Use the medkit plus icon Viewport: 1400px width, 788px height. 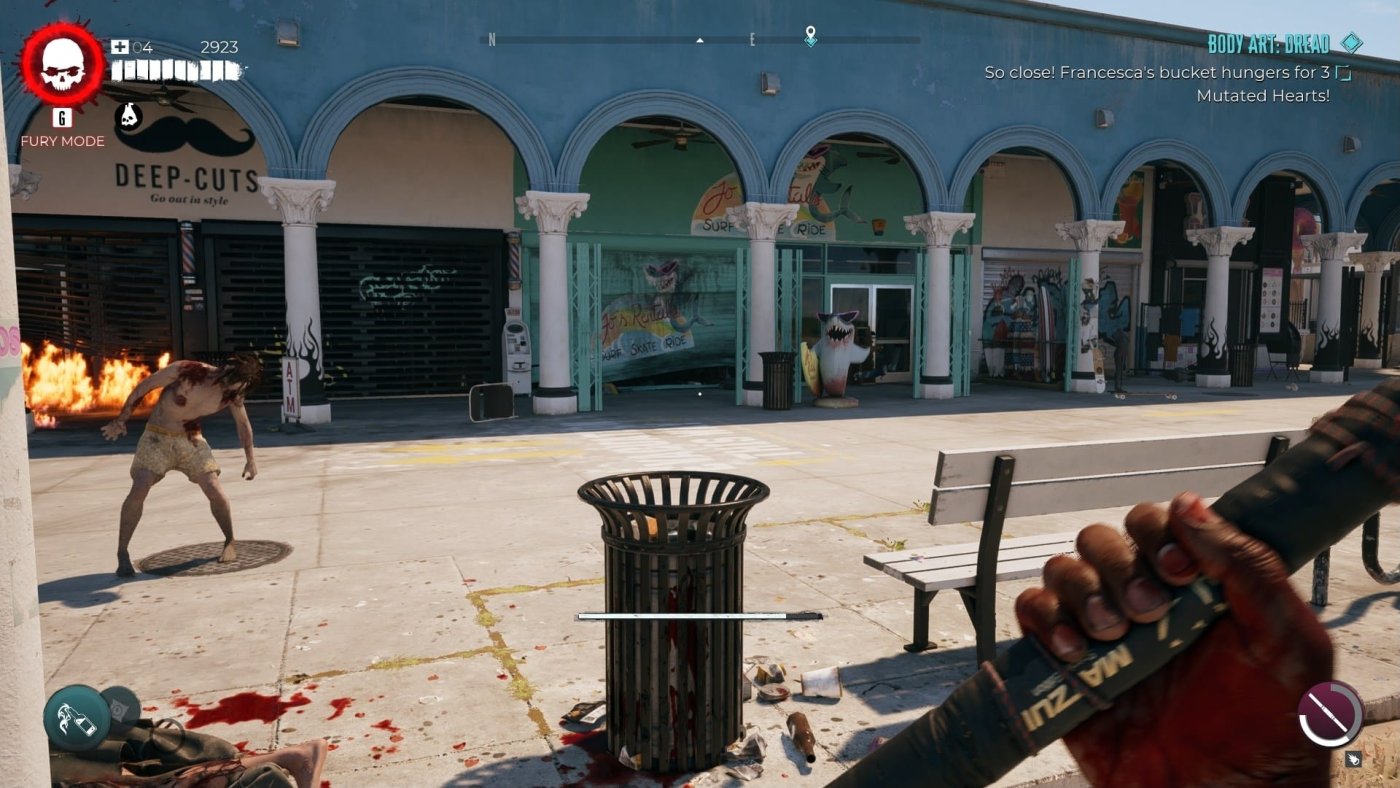coord(120,46)
